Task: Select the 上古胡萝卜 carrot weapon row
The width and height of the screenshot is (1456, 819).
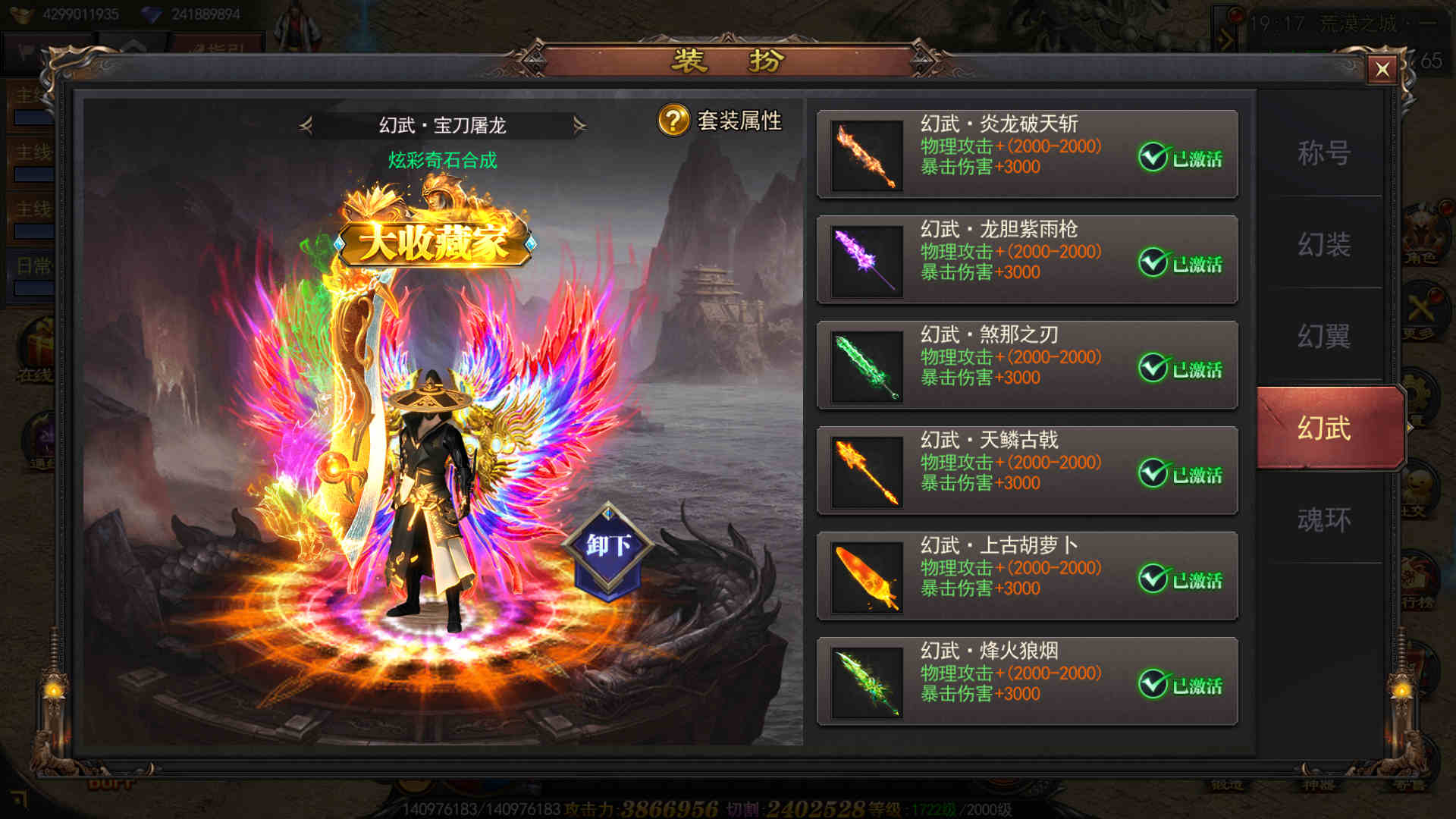Action: coord(1027,576)
